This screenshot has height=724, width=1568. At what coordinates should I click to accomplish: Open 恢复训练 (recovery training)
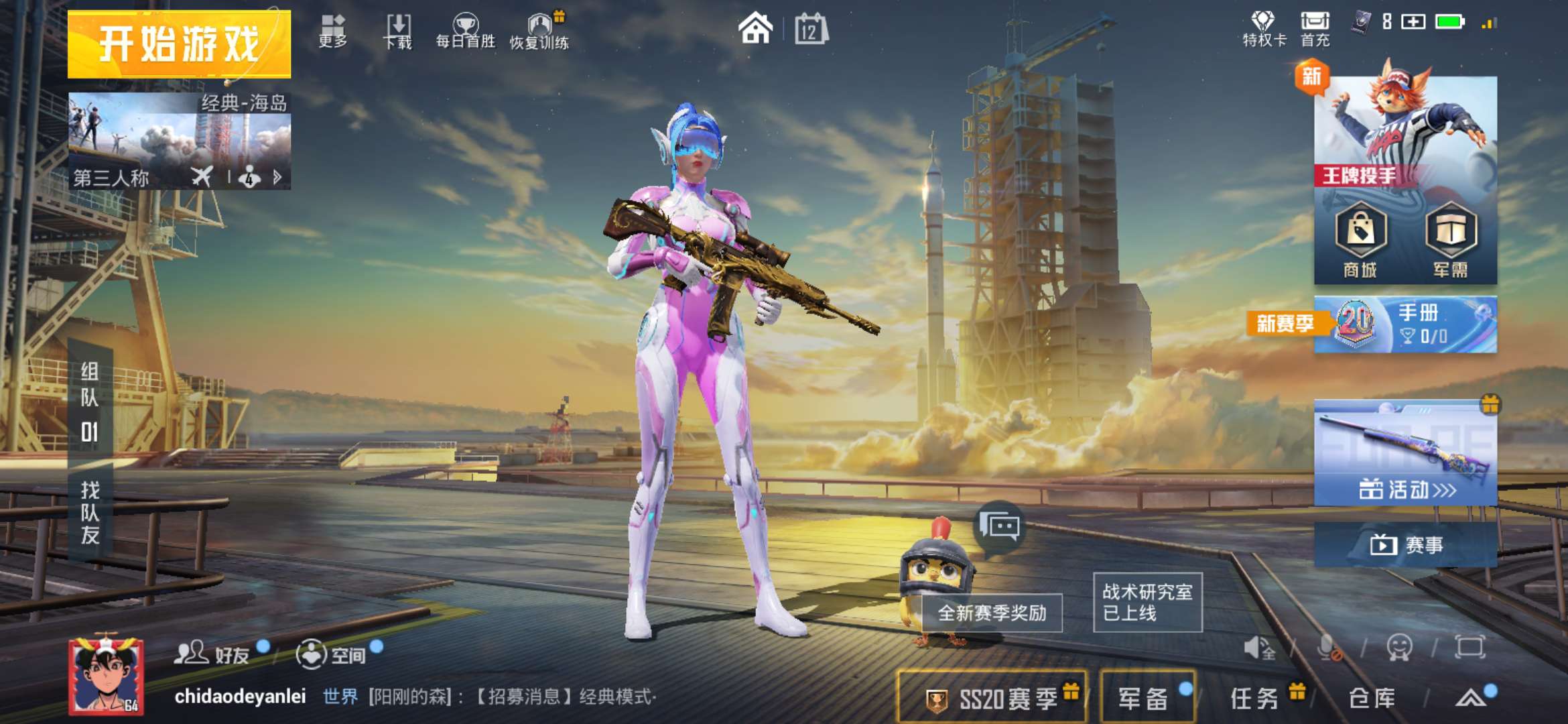pos(540,27)
